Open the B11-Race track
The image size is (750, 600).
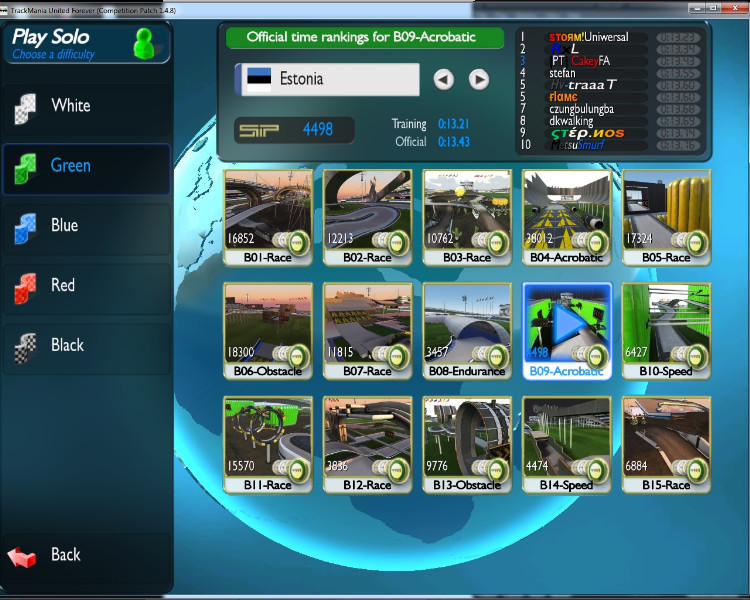268,441
